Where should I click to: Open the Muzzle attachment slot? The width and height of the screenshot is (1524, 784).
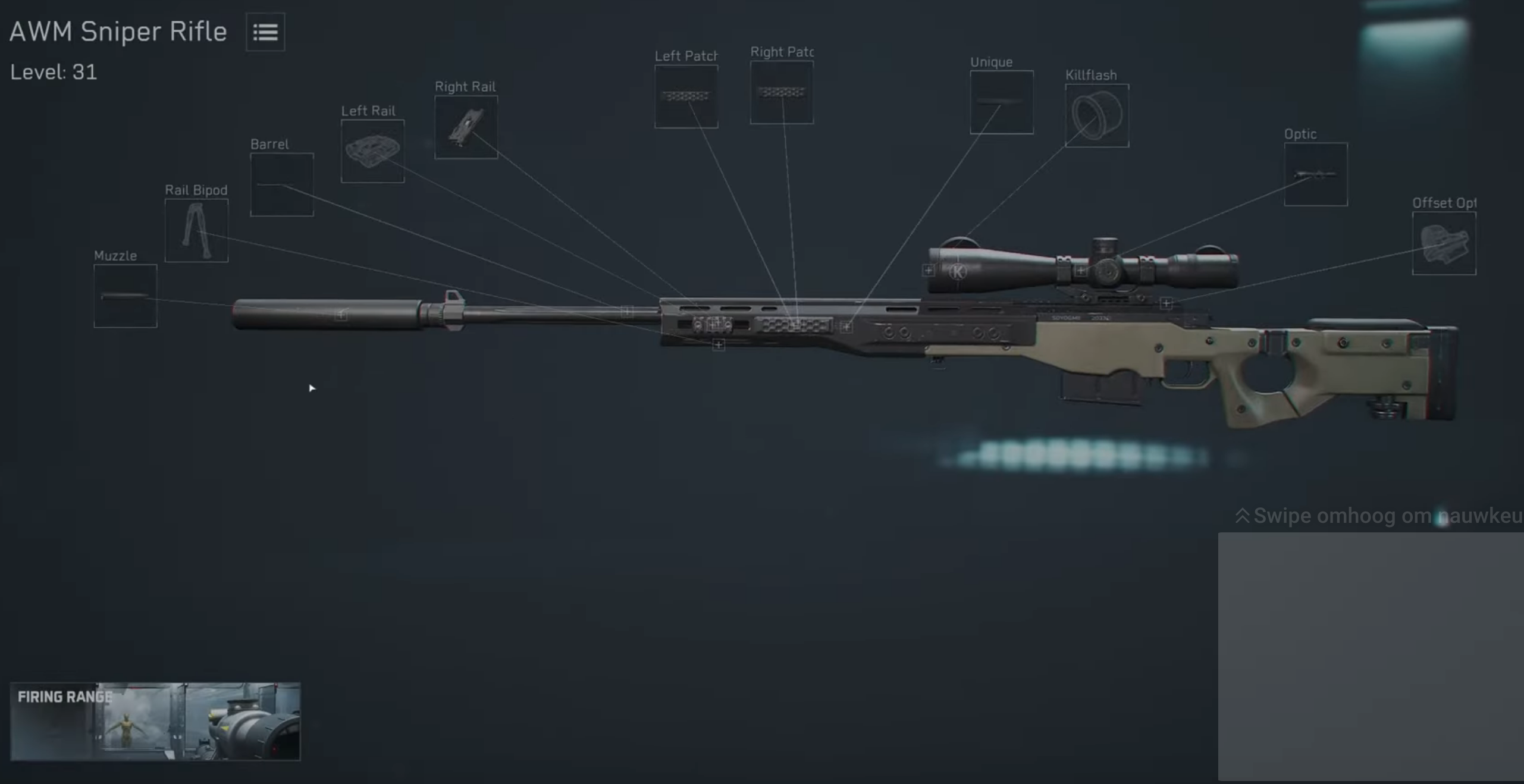coord(125,296)
